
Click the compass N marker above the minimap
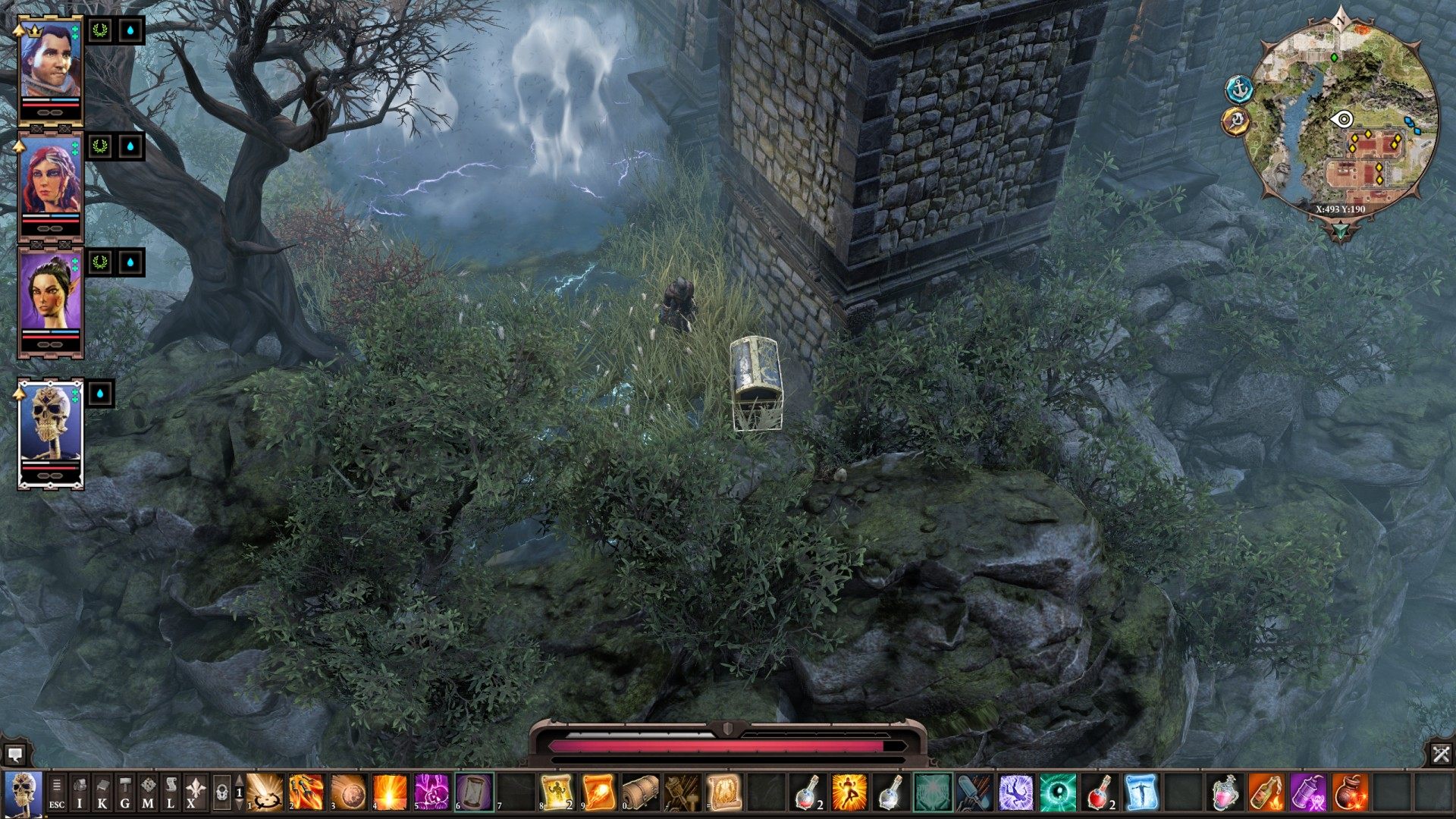coord(1340,21)
